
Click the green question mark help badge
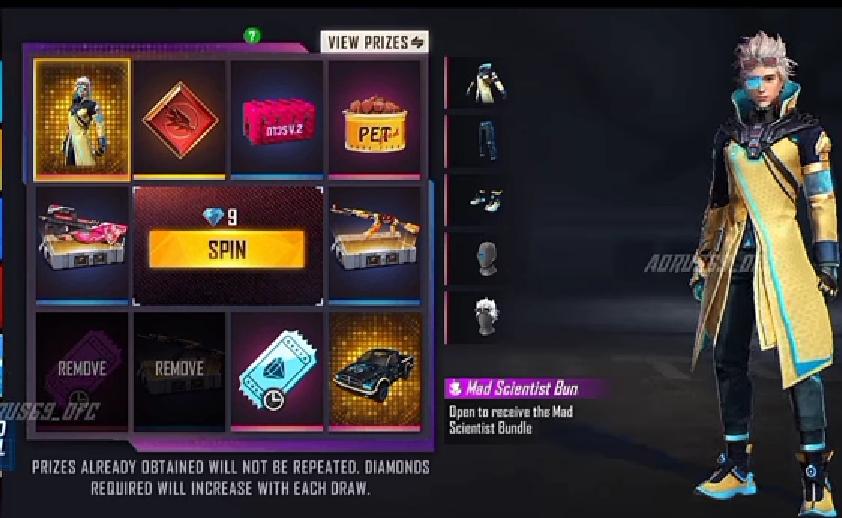point(253,36)
